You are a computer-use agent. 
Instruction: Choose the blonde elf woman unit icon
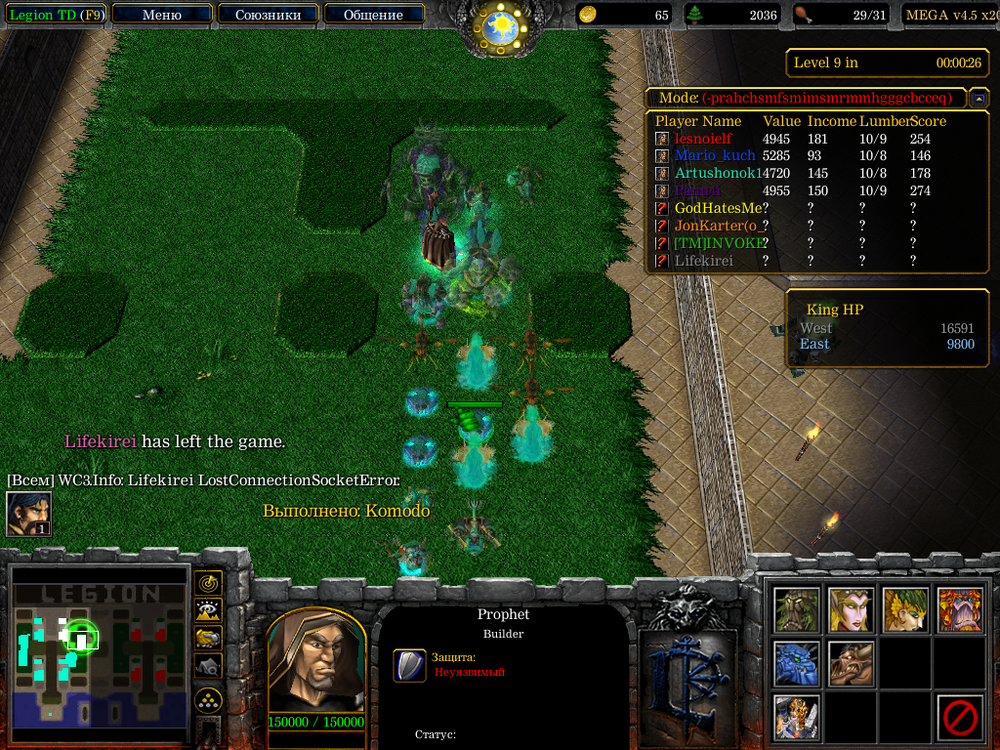[x=851, y=610]
